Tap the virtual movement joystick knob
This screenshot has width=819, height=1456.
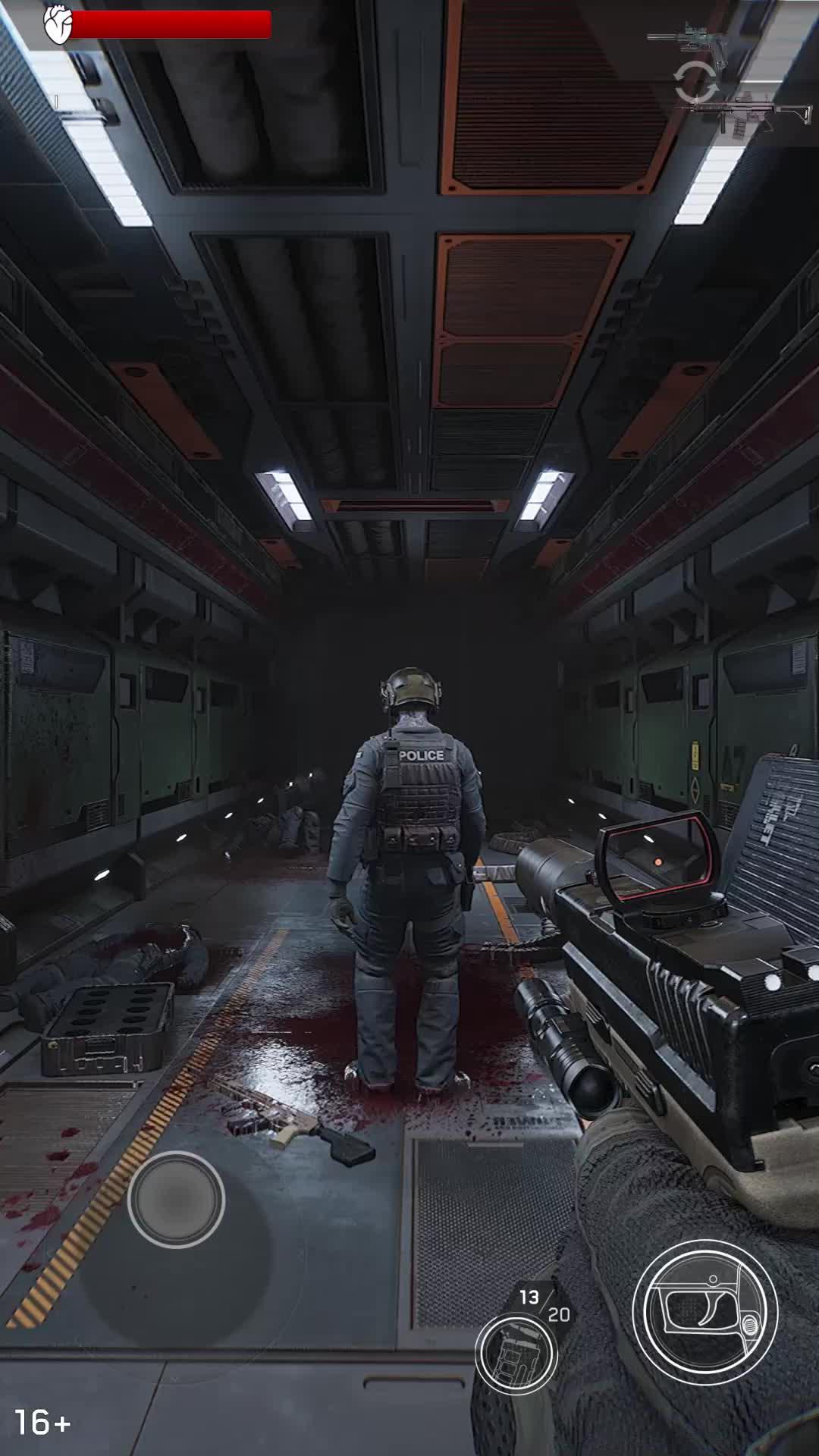[176, 1199]
